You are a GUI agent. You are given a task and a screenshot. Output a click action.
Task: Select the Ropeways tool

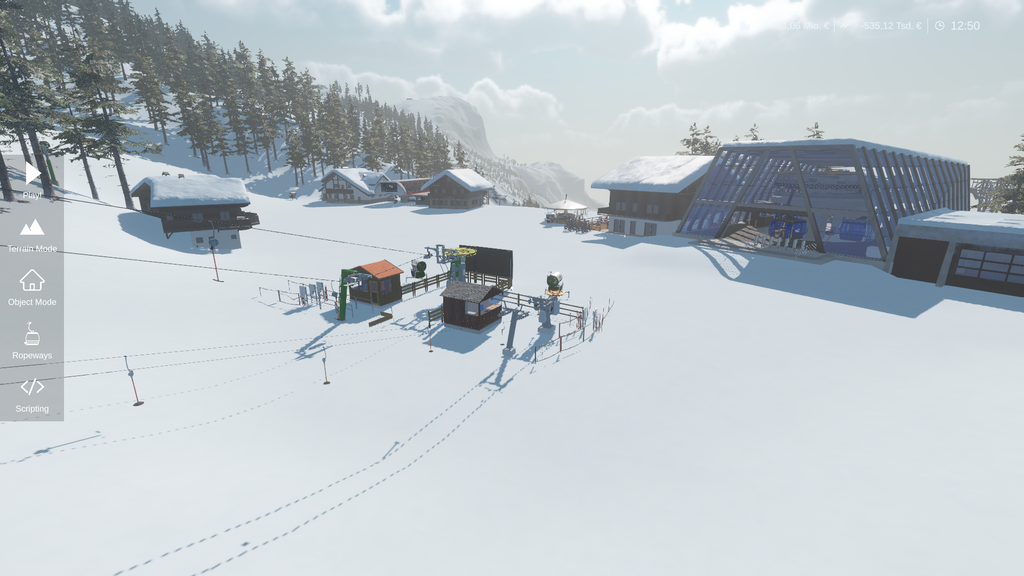32,340
